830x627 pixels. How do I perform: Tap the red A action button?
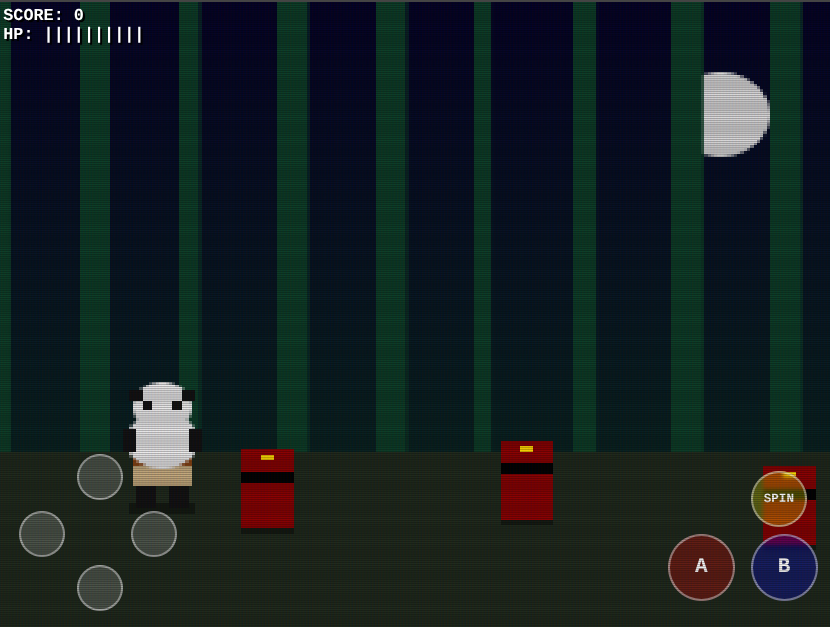tap(701, 567)
